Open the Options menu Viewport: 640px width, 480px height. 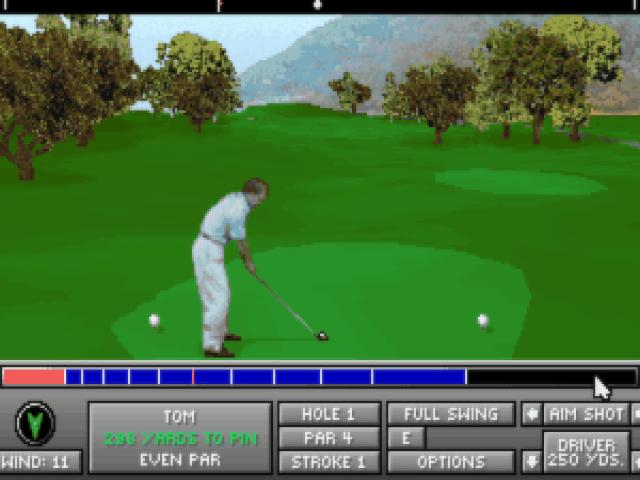[x=451, y=462]
